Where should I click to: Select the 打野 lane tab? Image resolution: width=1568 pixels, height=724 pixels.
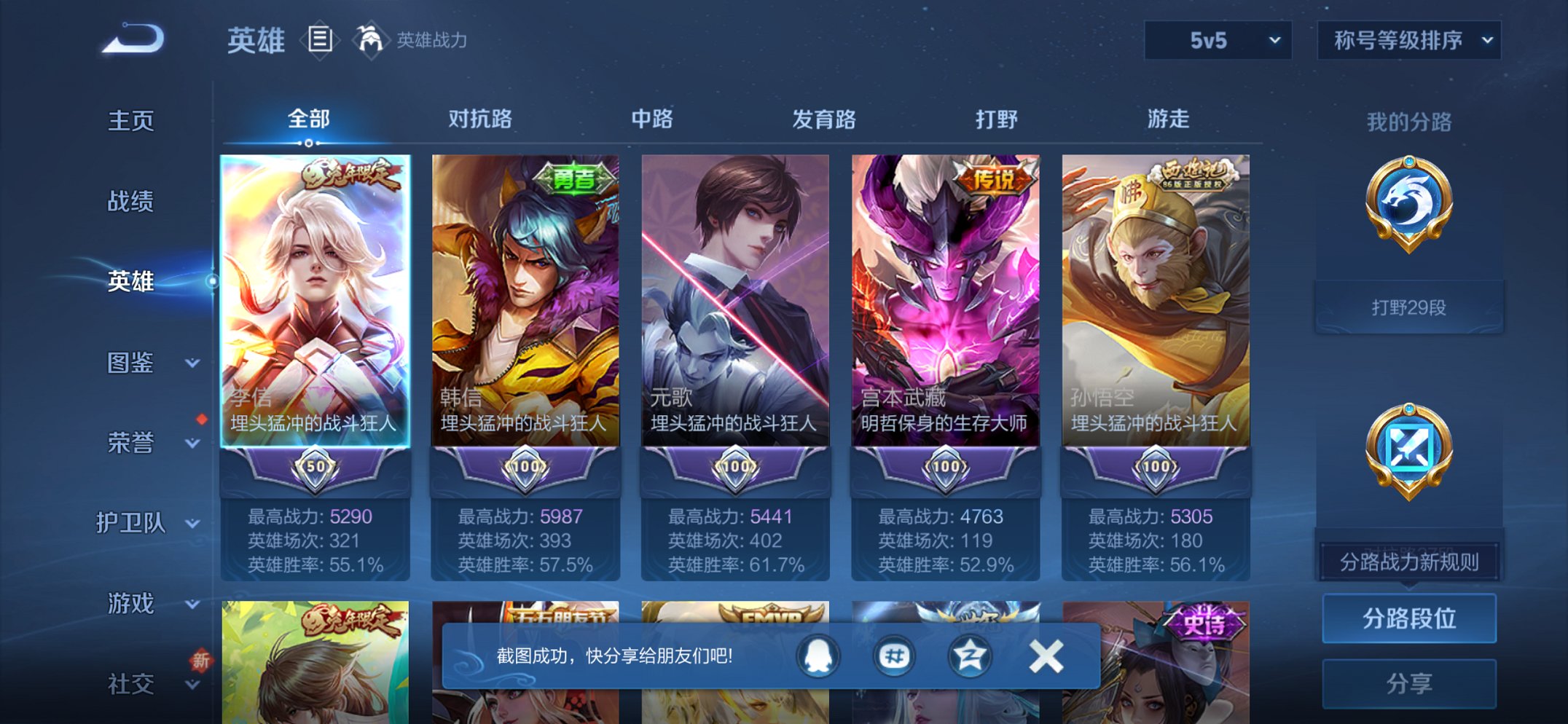point(998,118)
